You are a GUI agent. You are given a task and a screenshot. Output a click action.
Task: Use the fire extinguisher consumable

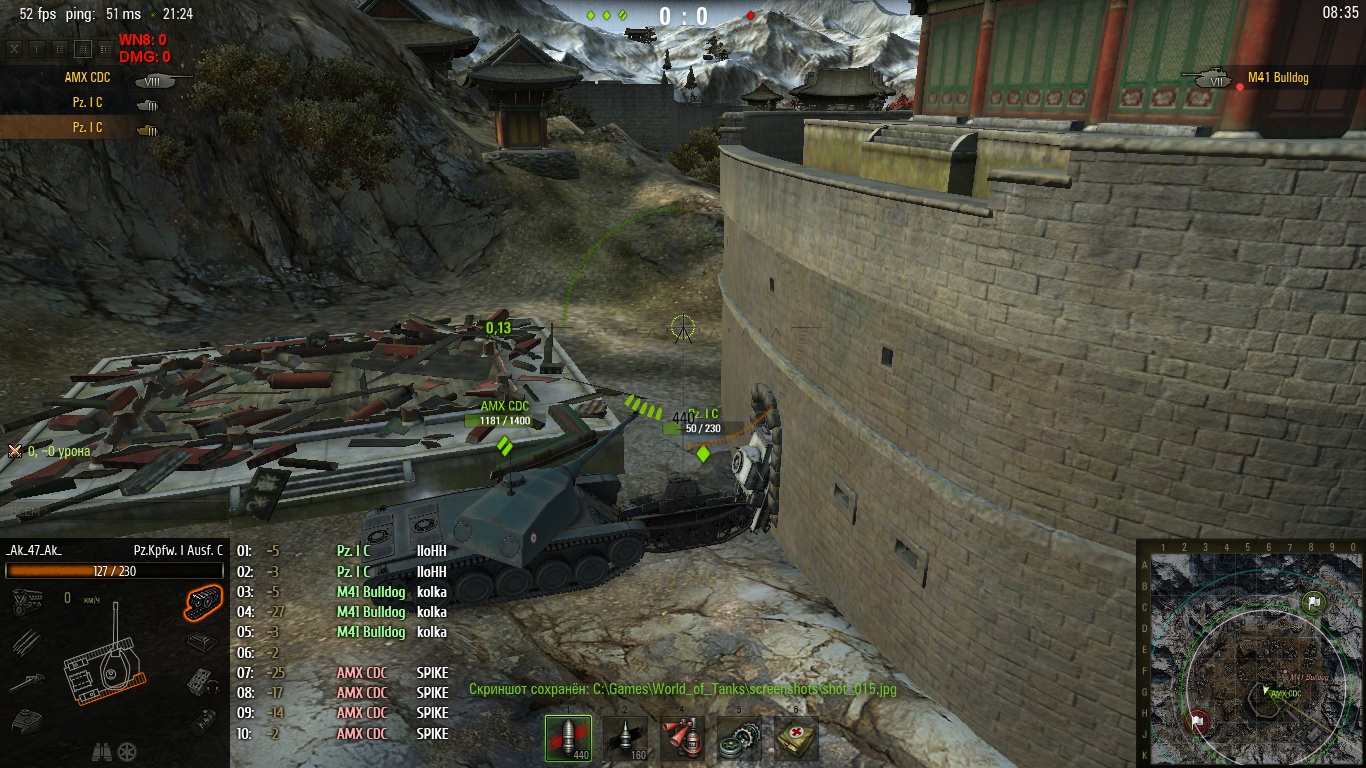click(x=682, y=739)
